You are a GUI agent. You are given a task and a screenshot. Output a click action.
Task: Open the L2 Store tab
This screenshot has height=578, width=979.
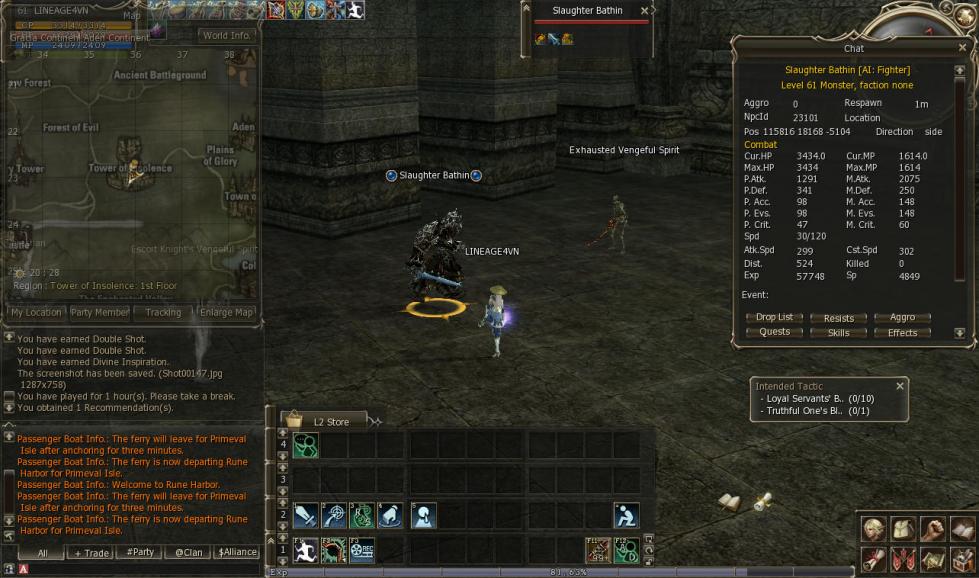(330, 422)
